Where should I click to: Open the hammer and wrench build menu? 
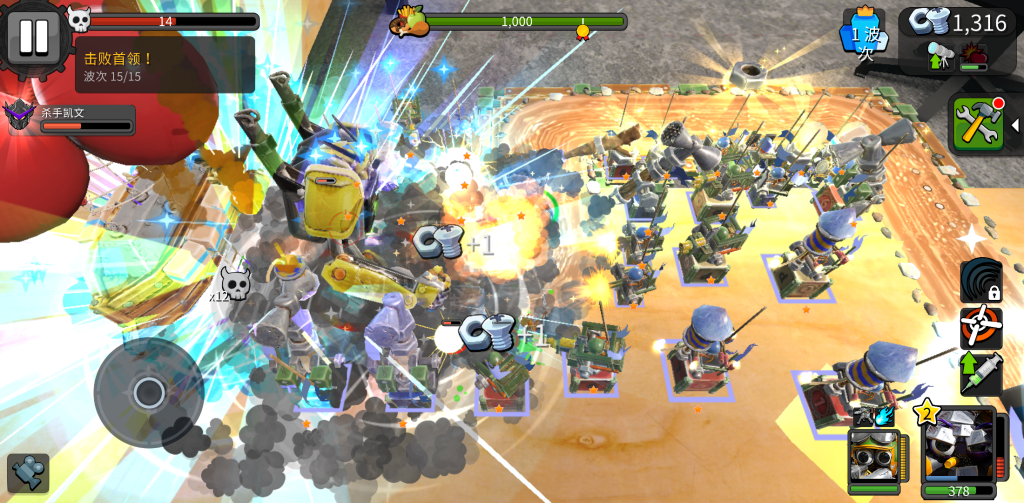pyautogui.click(x=977, y=125)
